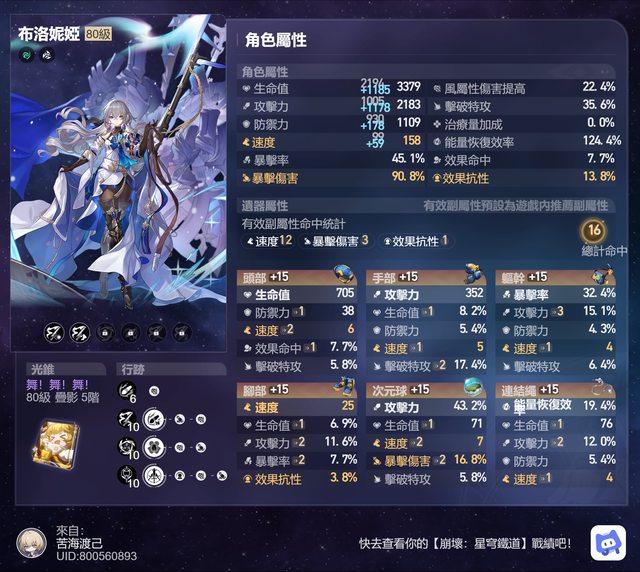Click the wind element icon under the name
Viewport: 640px width, 572px height.
tap(26, 55)
